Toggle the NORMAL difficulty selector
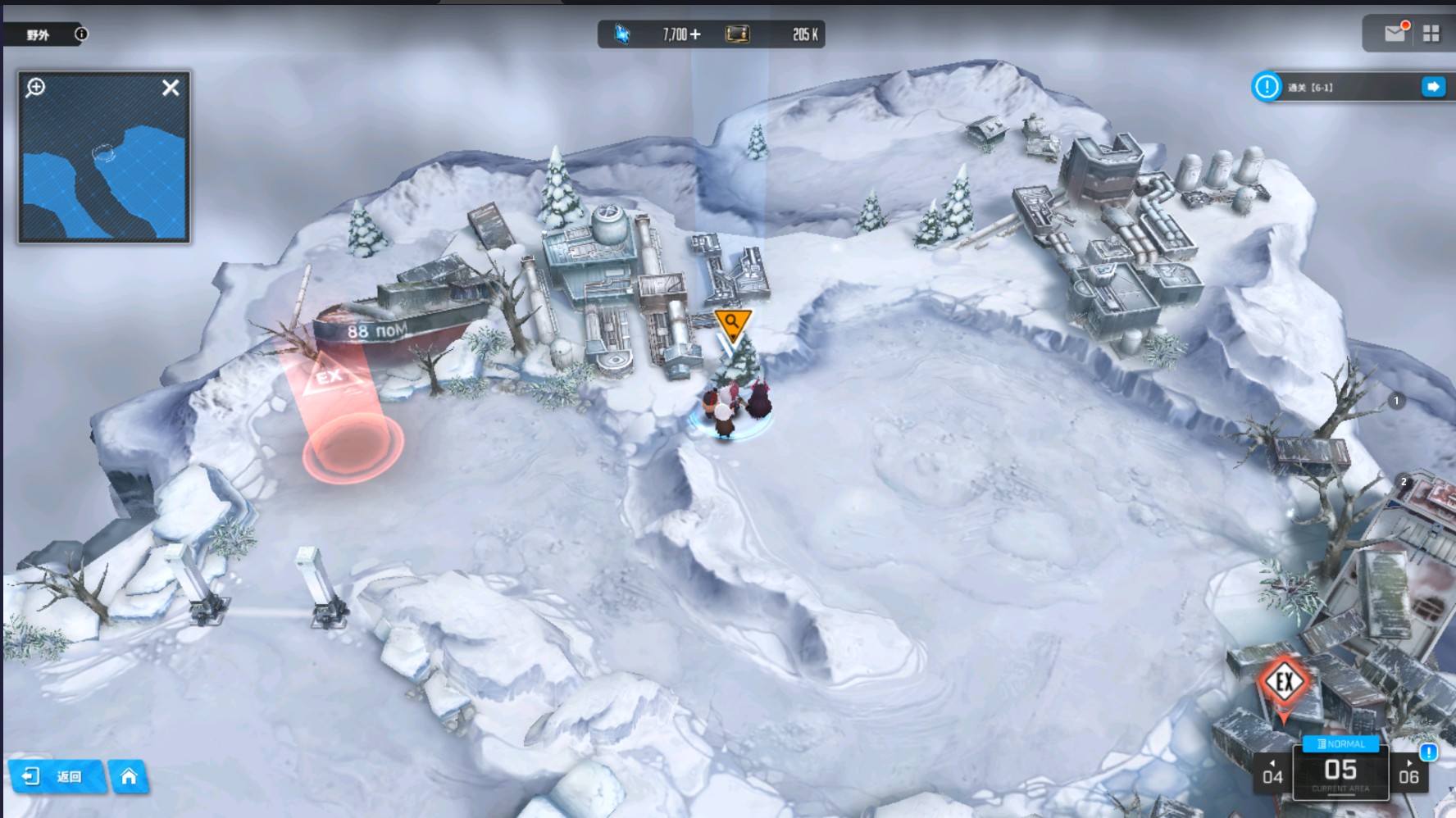Image resolution: width=1456 pixels, height=818 pixels. 1341,744
